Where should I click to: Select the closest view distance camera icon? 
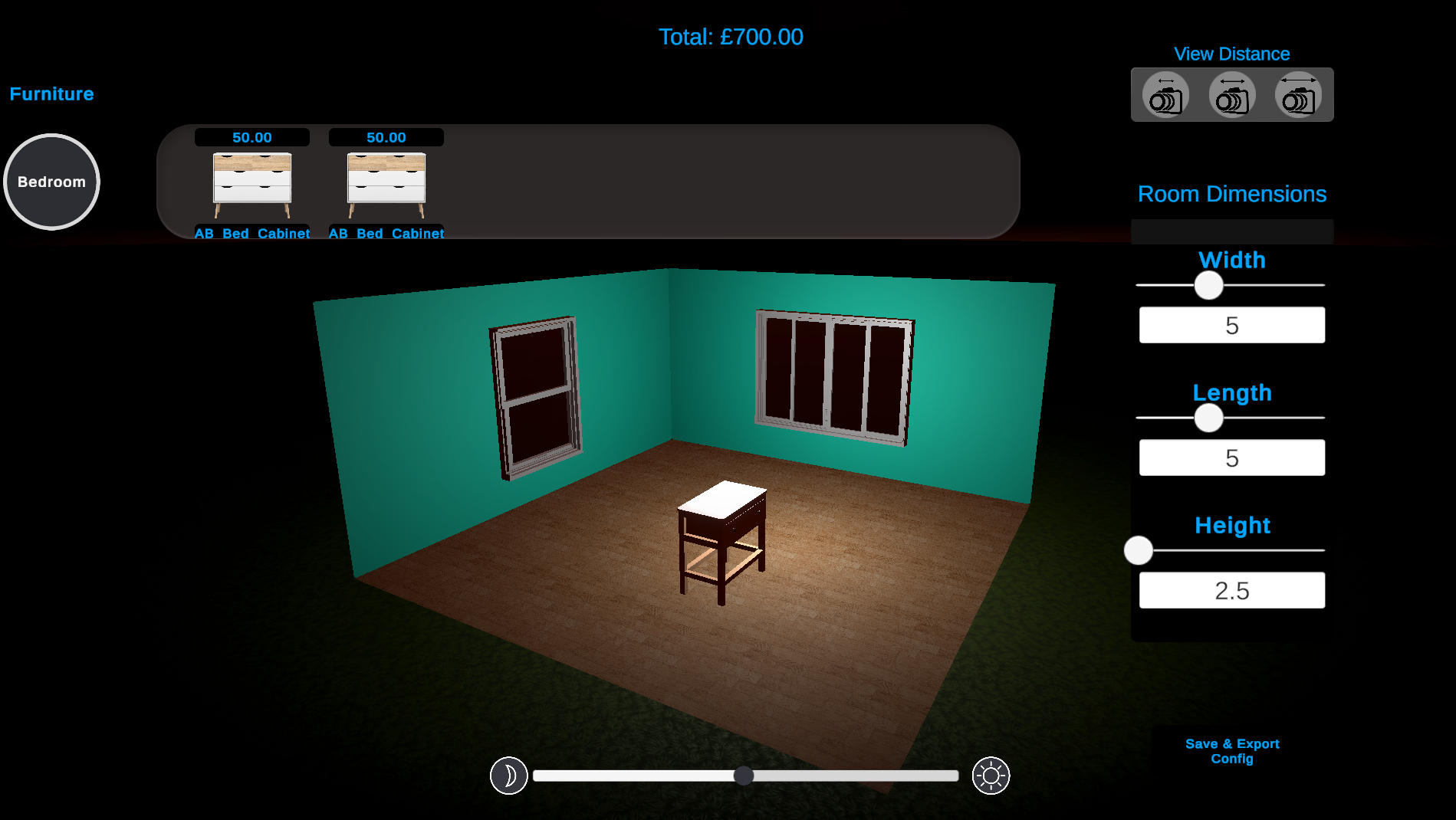1166,94
